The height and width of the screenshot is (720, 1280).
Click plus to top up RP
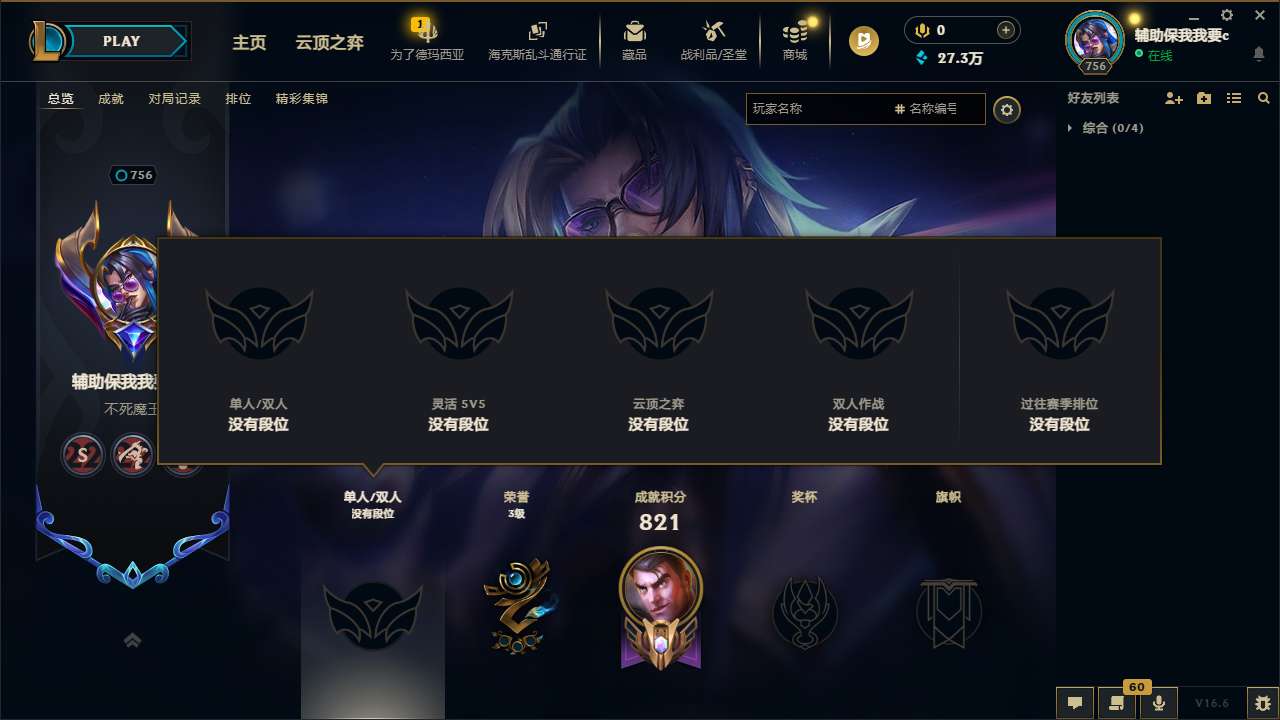pyautogui.click(x=1007, y=30)
